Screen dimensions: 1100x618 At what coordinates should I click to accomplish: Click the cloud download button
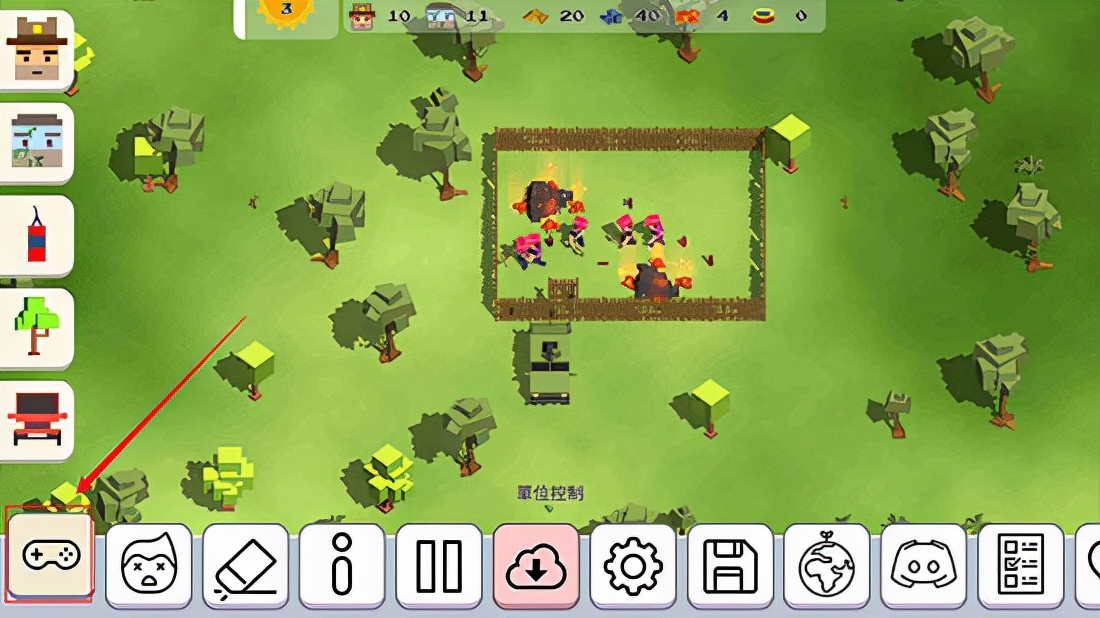pos(536,566)
